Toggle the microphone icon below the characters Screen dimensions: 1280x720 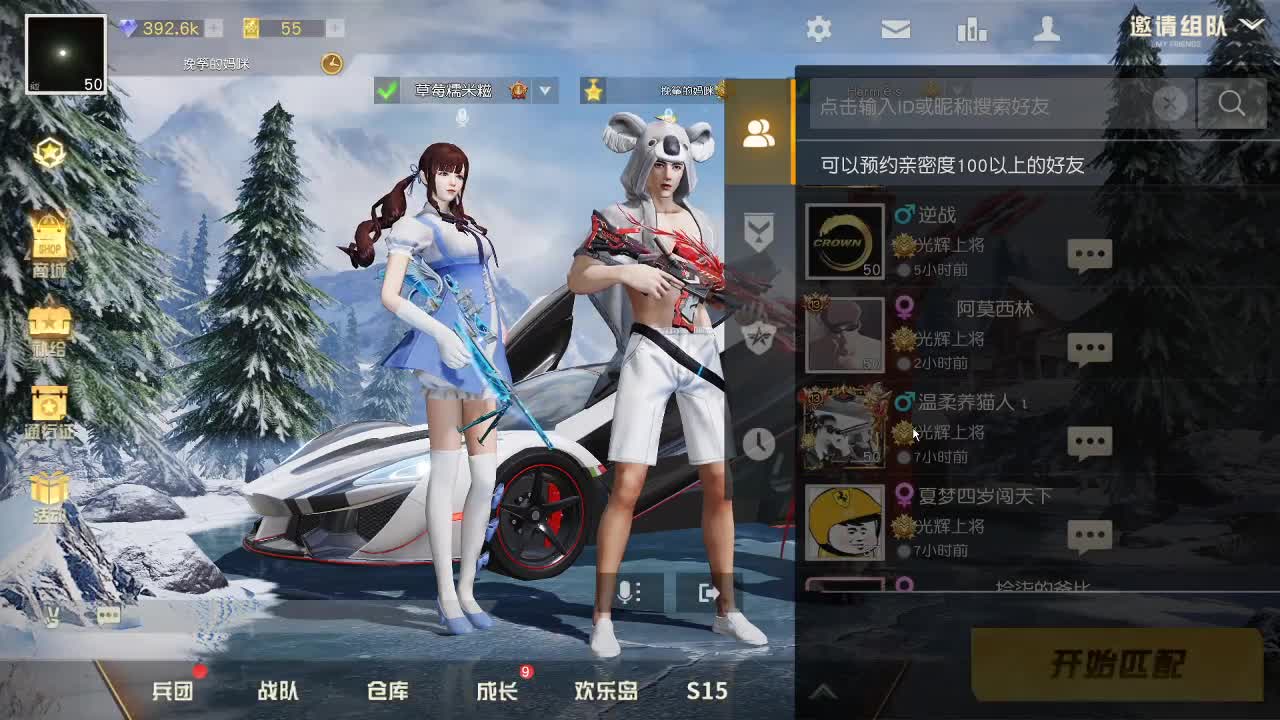pos(626,592)
